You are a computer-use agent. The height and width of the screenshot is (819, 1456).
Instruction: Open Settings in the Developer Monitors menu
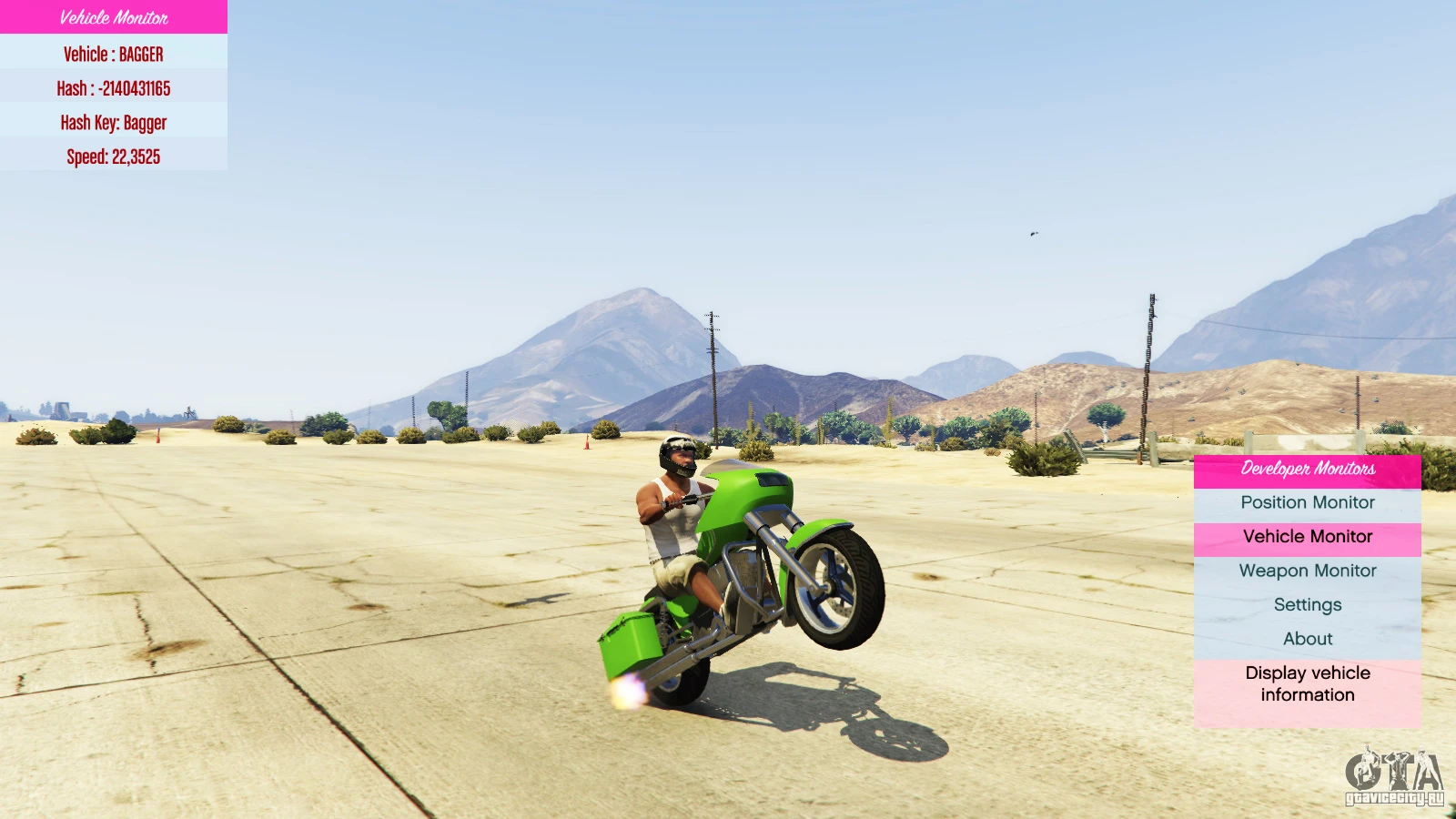pyautogui.click(x=1308, y=604)
